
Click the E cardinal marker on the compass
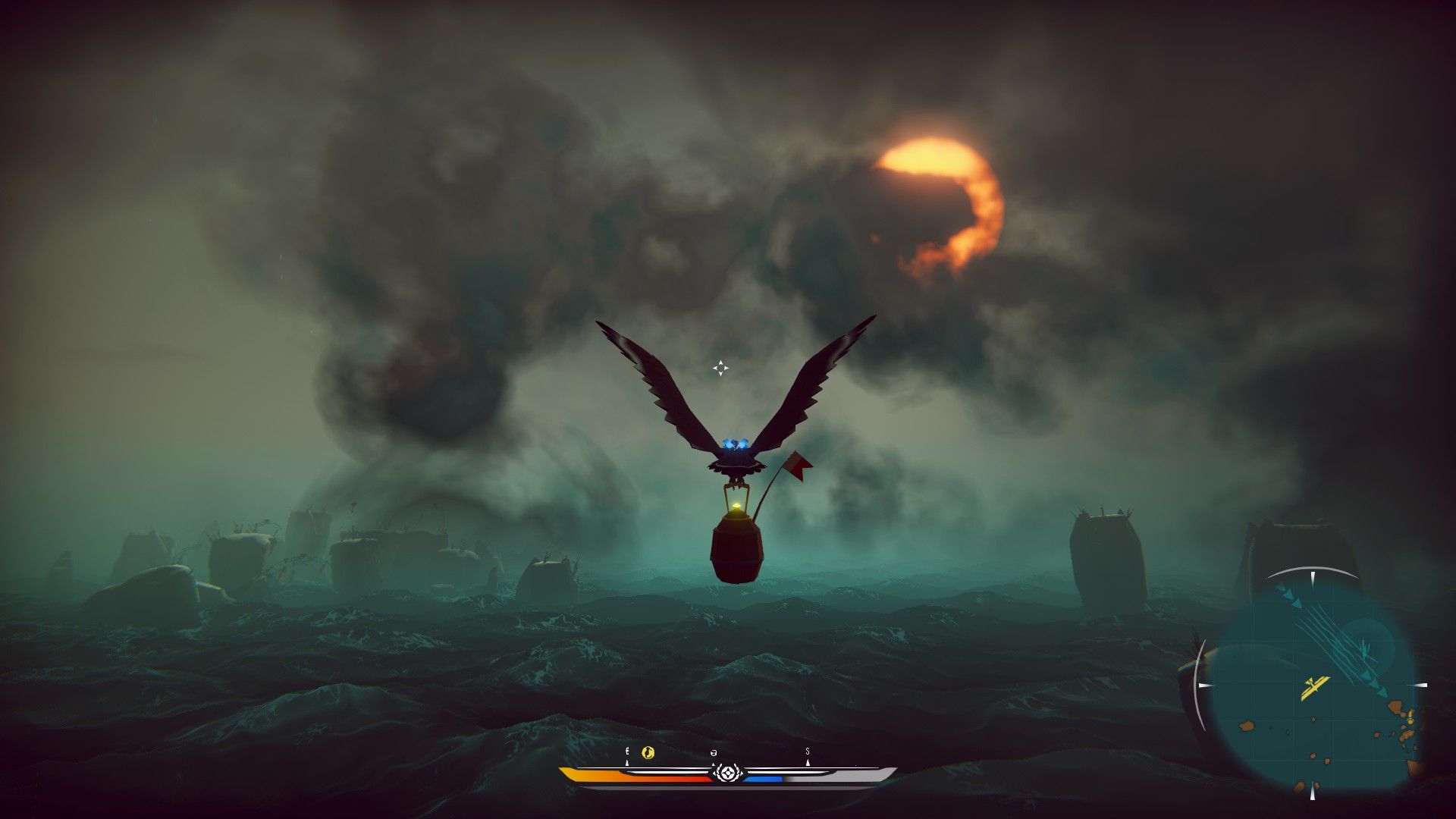[626, 752]
